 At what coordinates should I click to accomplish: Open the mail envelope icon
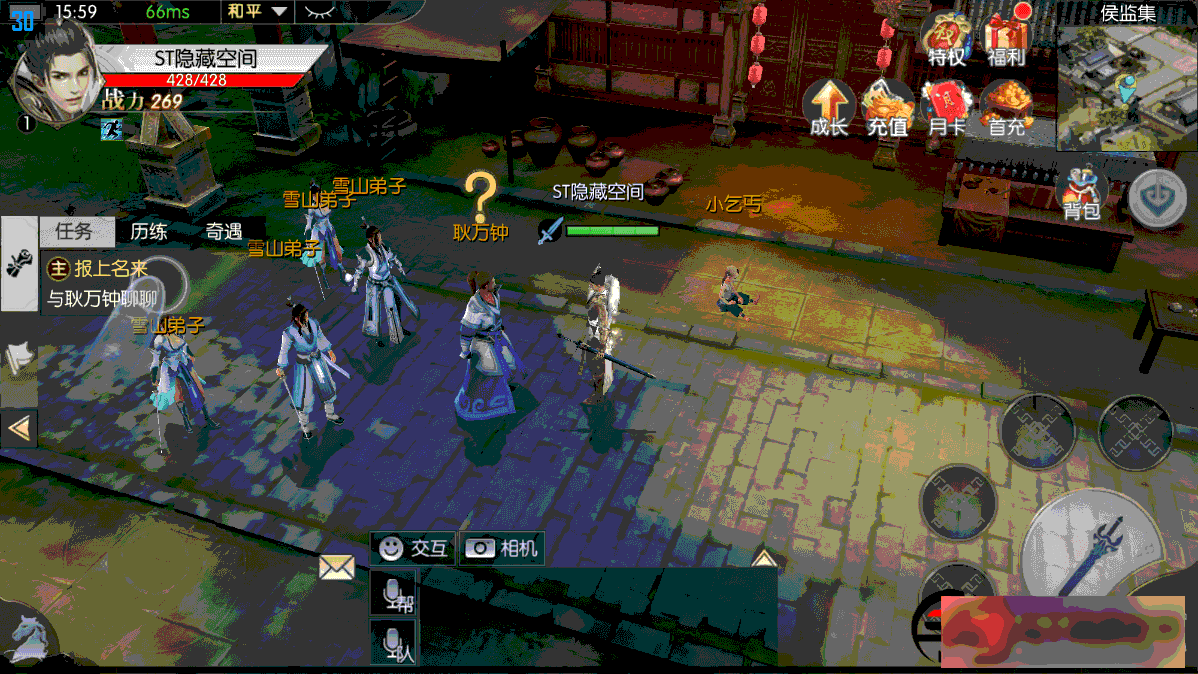tap(337, 568)
